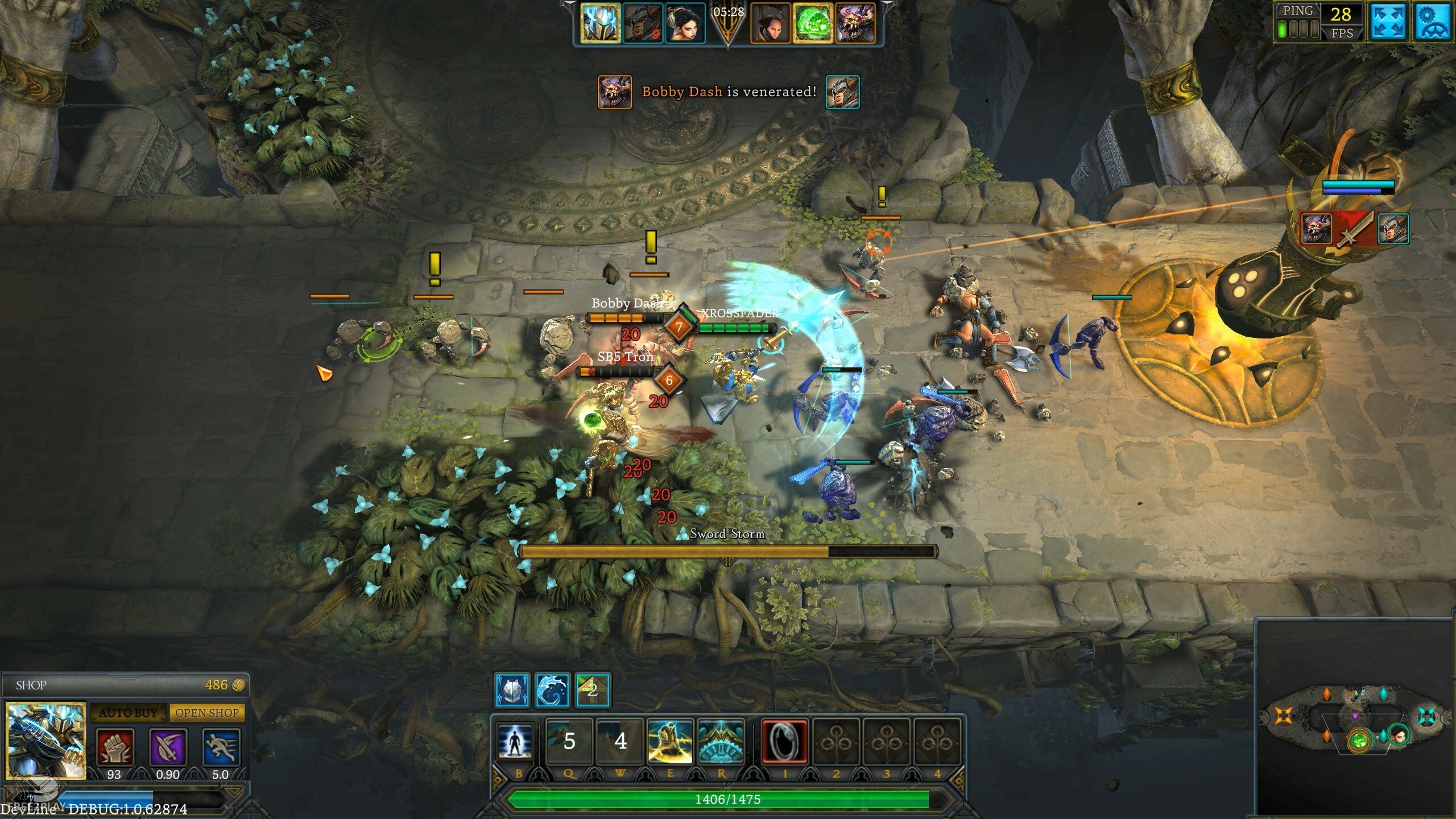Click the silver breastplate buff icon

(x=512, y=690)
